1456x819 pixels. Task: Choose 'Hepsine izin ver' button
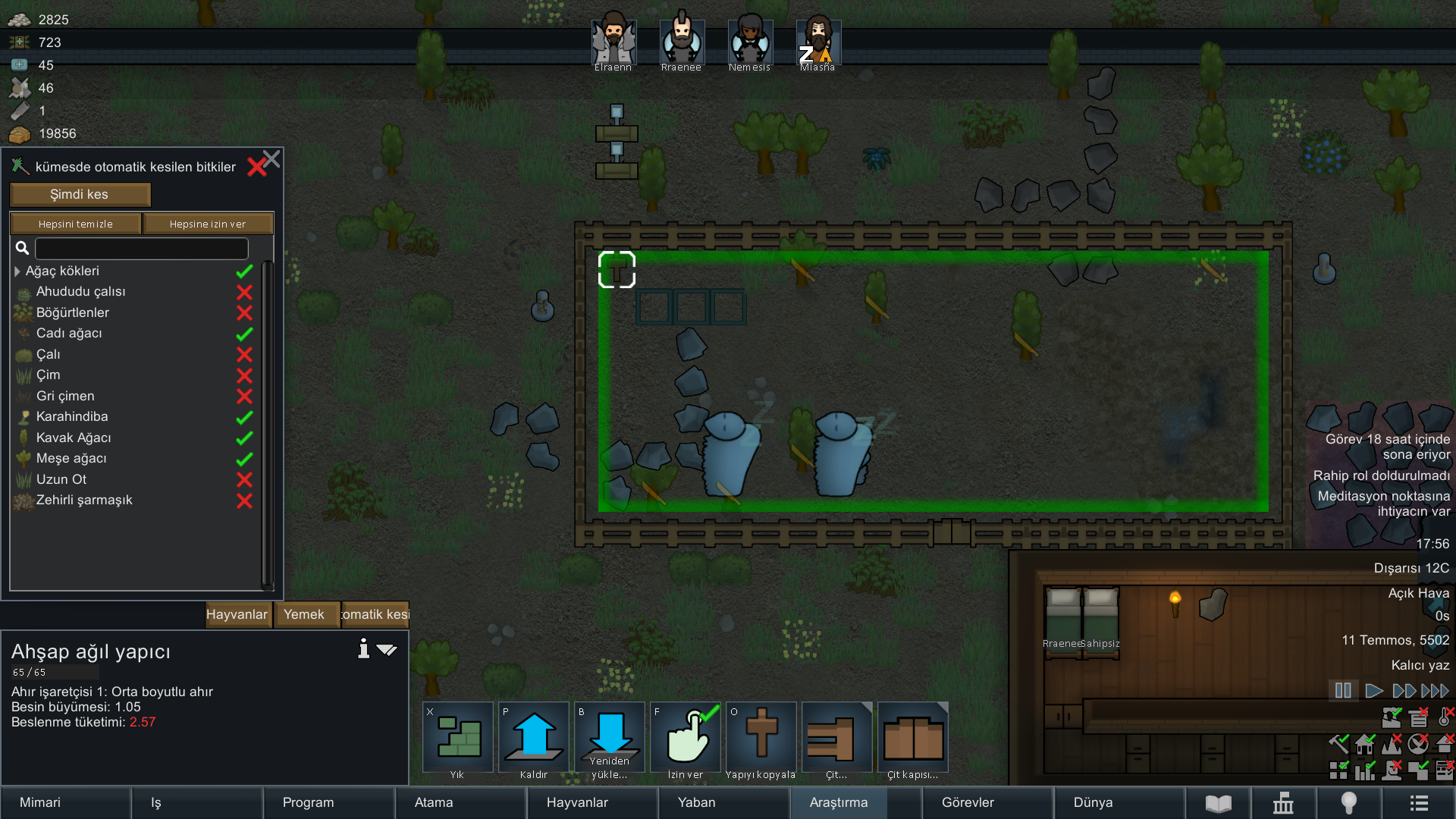[x=208, y=224]
